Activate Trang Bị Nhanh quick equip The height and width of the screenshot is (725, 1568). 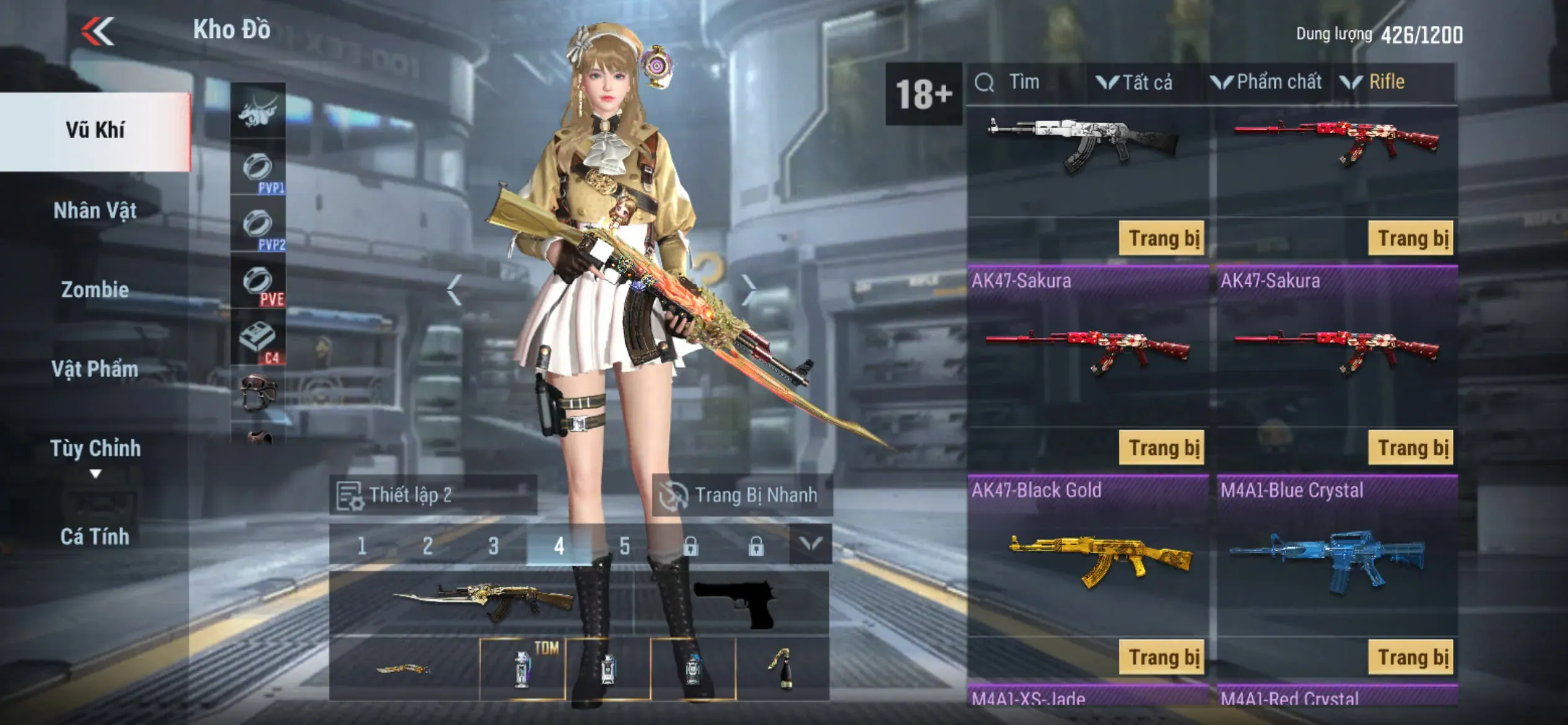(x=742, y=495)
